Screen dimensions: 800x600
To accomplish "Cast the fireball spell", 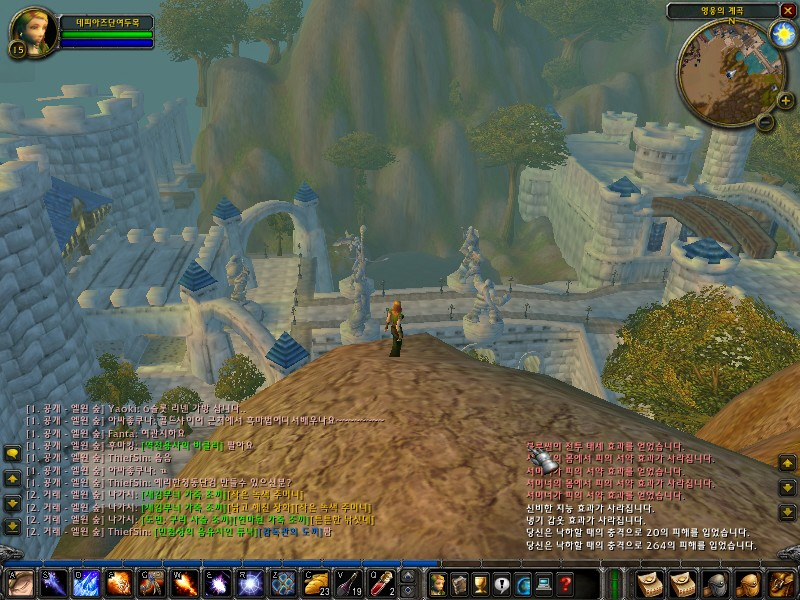I will pyautogui.click(x=185, y=582).
